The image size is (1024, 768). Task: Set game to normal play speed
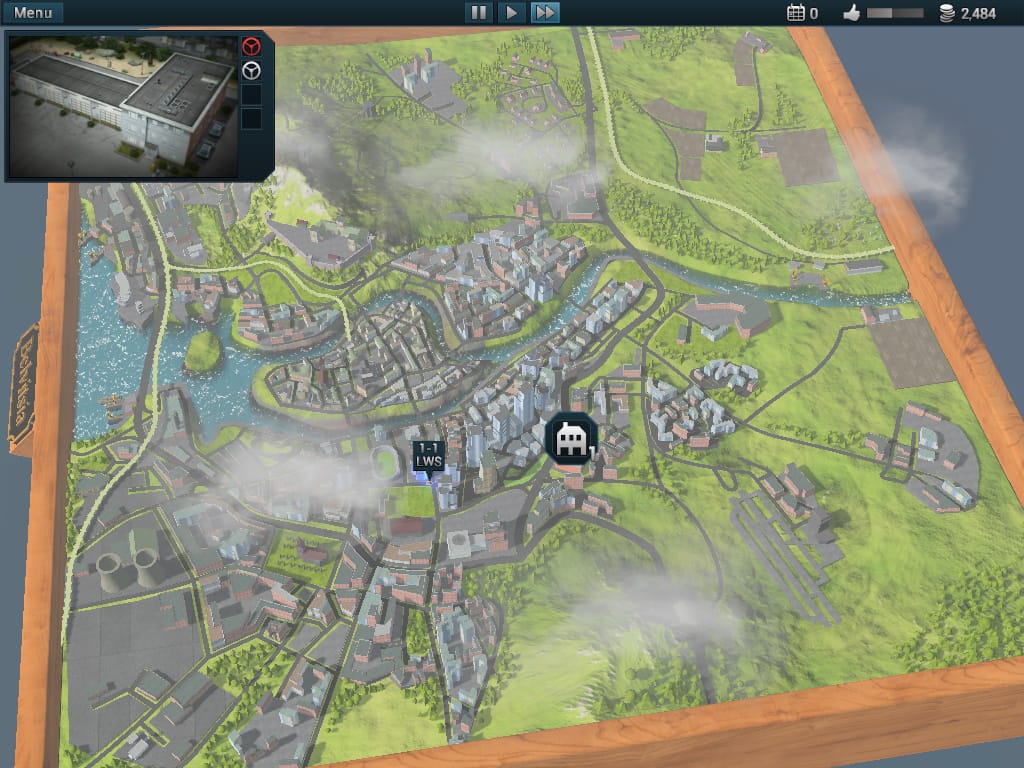[x=511, y=13]
